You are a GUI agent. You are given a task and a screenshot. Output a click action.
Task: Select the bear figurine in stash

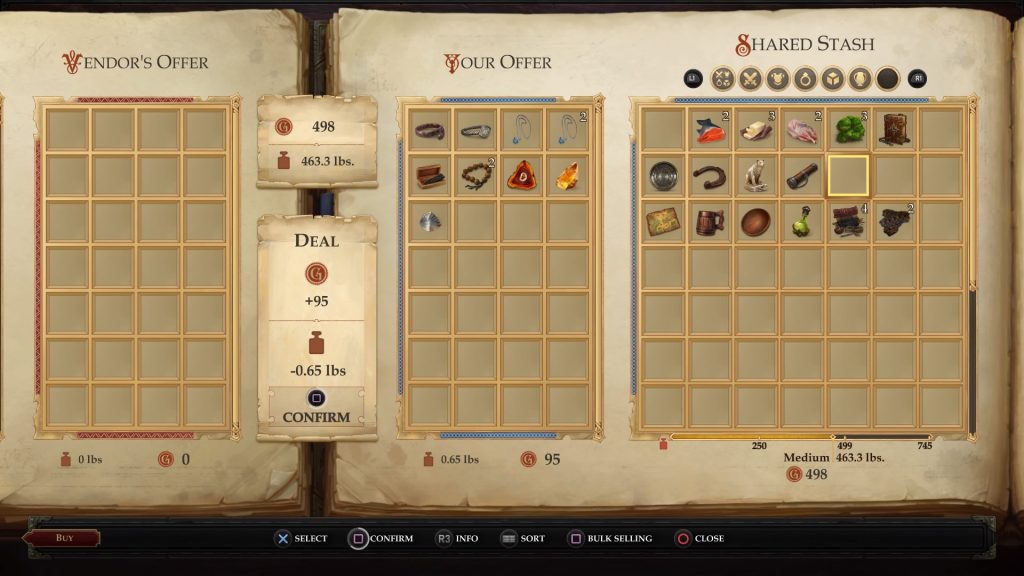click(x=755, y=176)
